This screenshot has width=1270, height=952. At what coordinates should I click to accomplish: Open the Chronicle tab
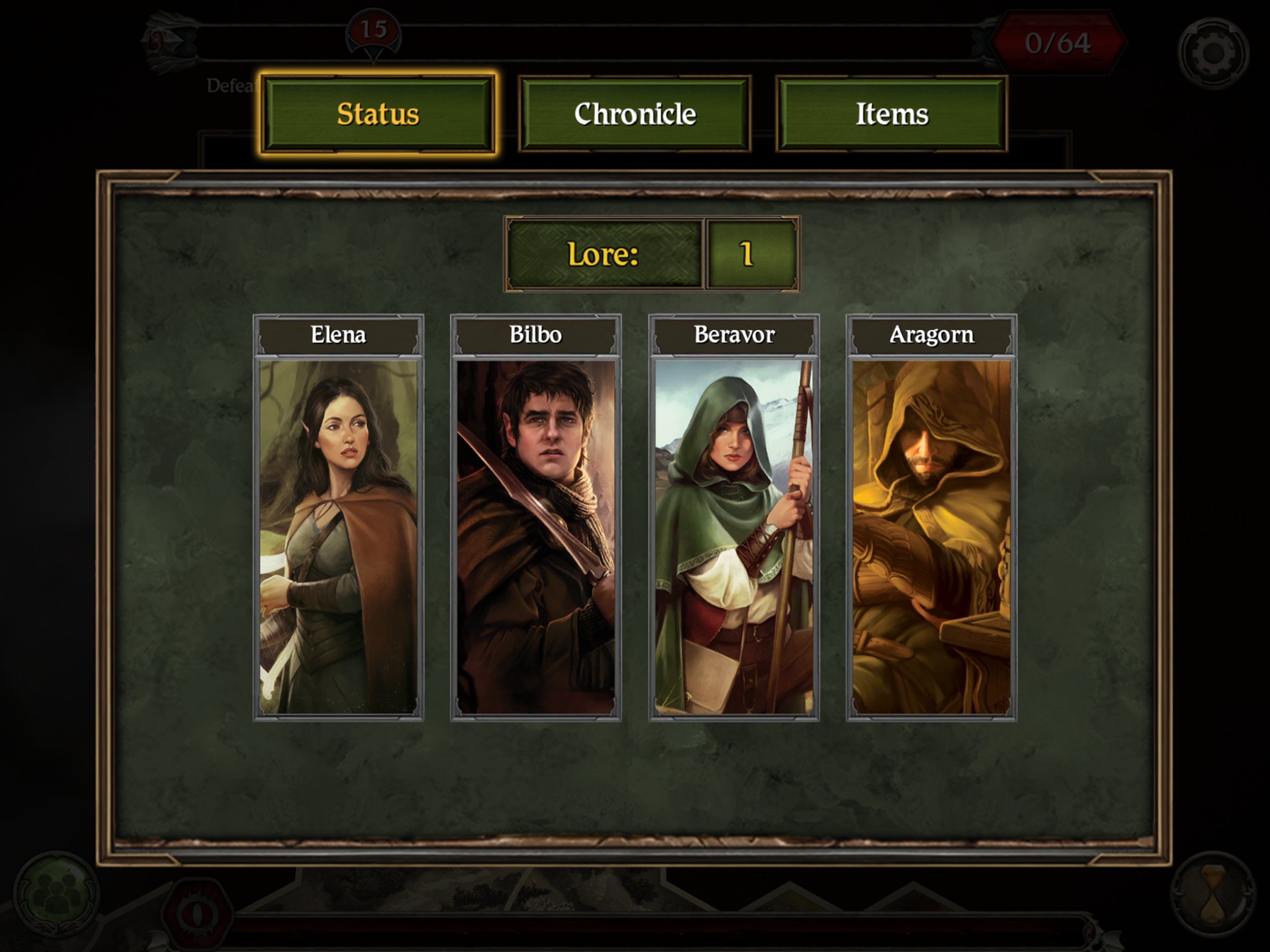click(x=635, y=114)
